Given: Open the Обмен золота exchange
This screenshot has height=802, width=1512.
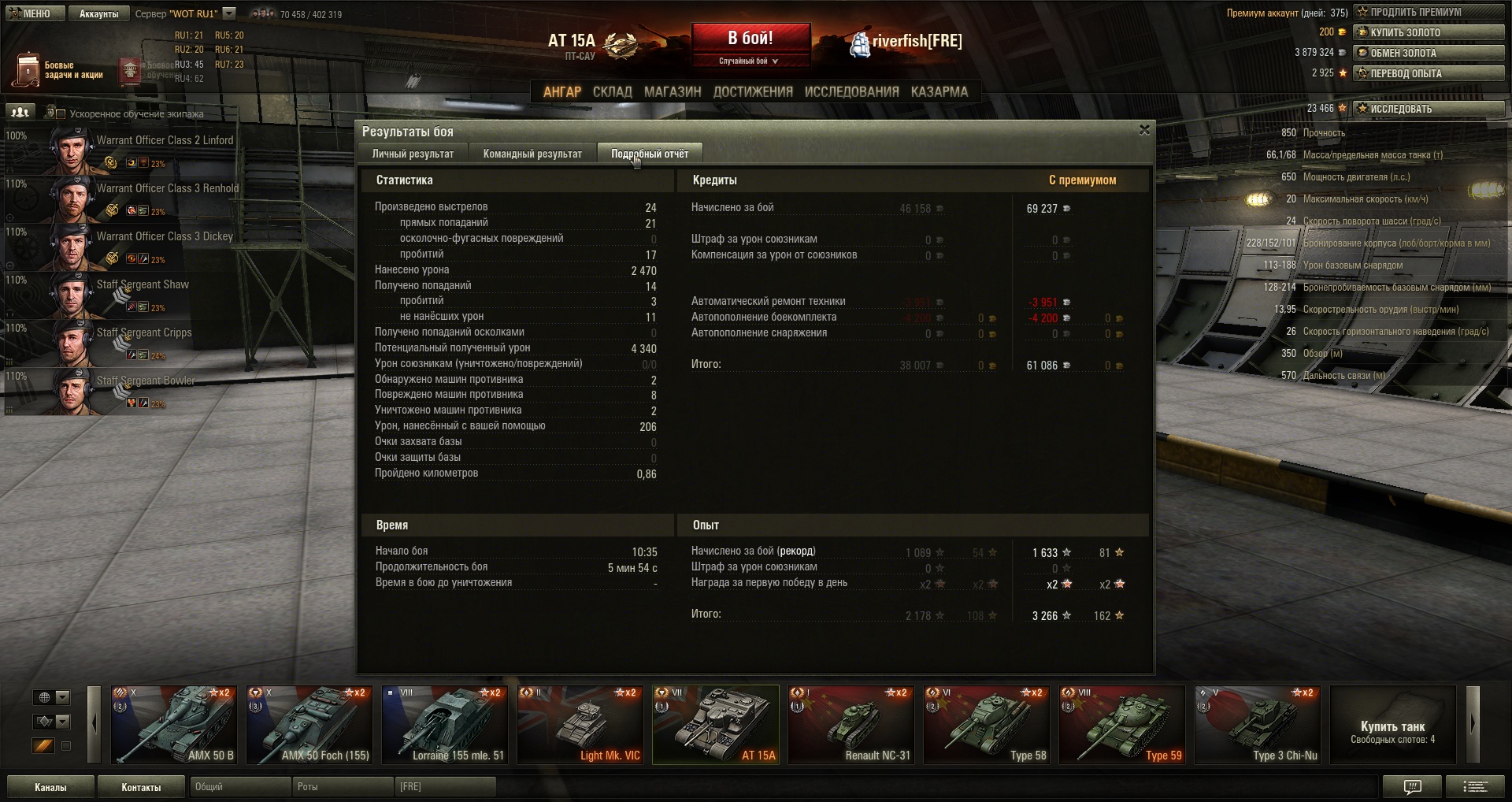Looking at the screenshot, I should pyautogui.click(x=1428, y=53).
